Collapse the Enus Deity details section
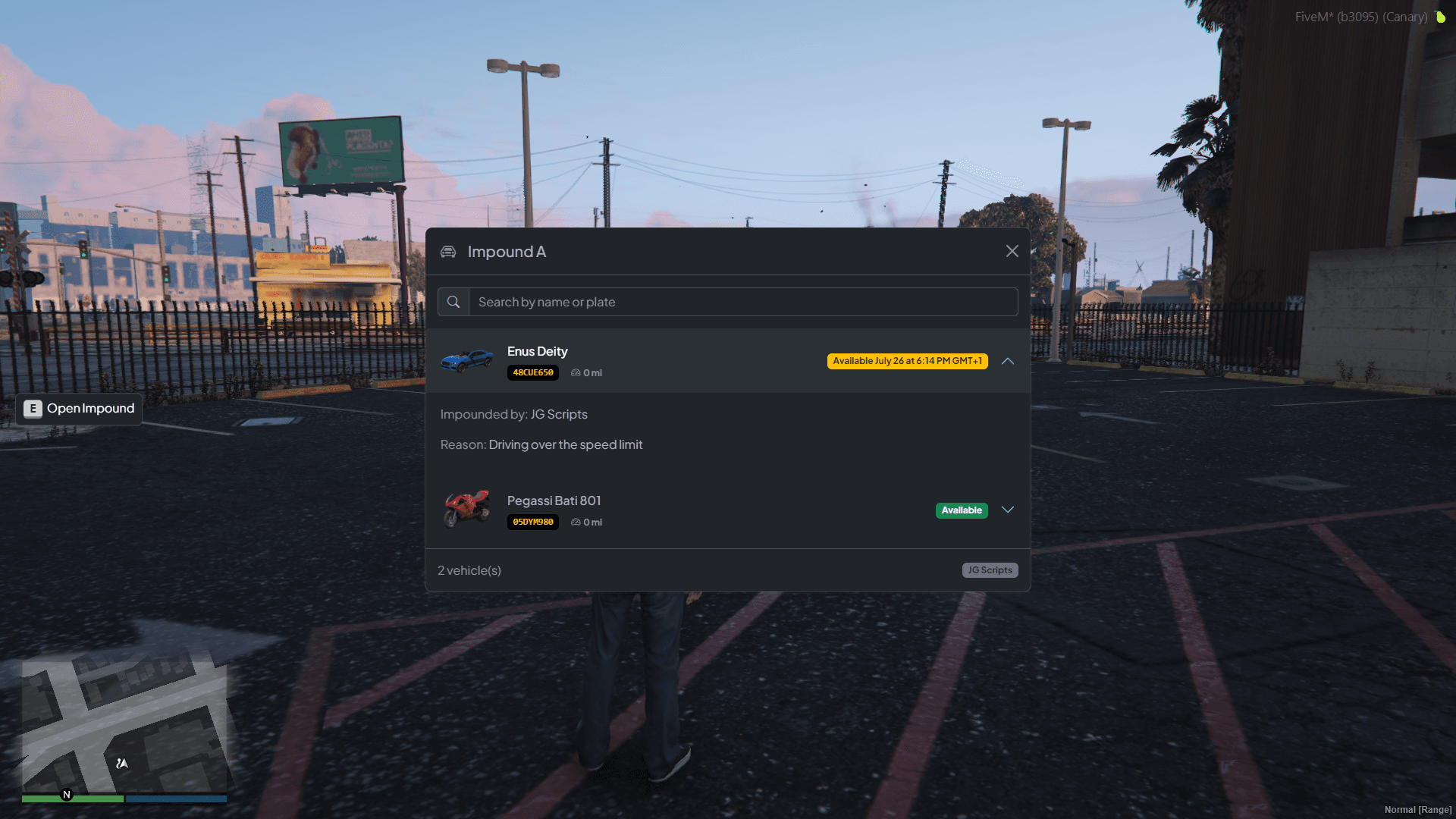The image size is (1456, 819). (1008, 361)
